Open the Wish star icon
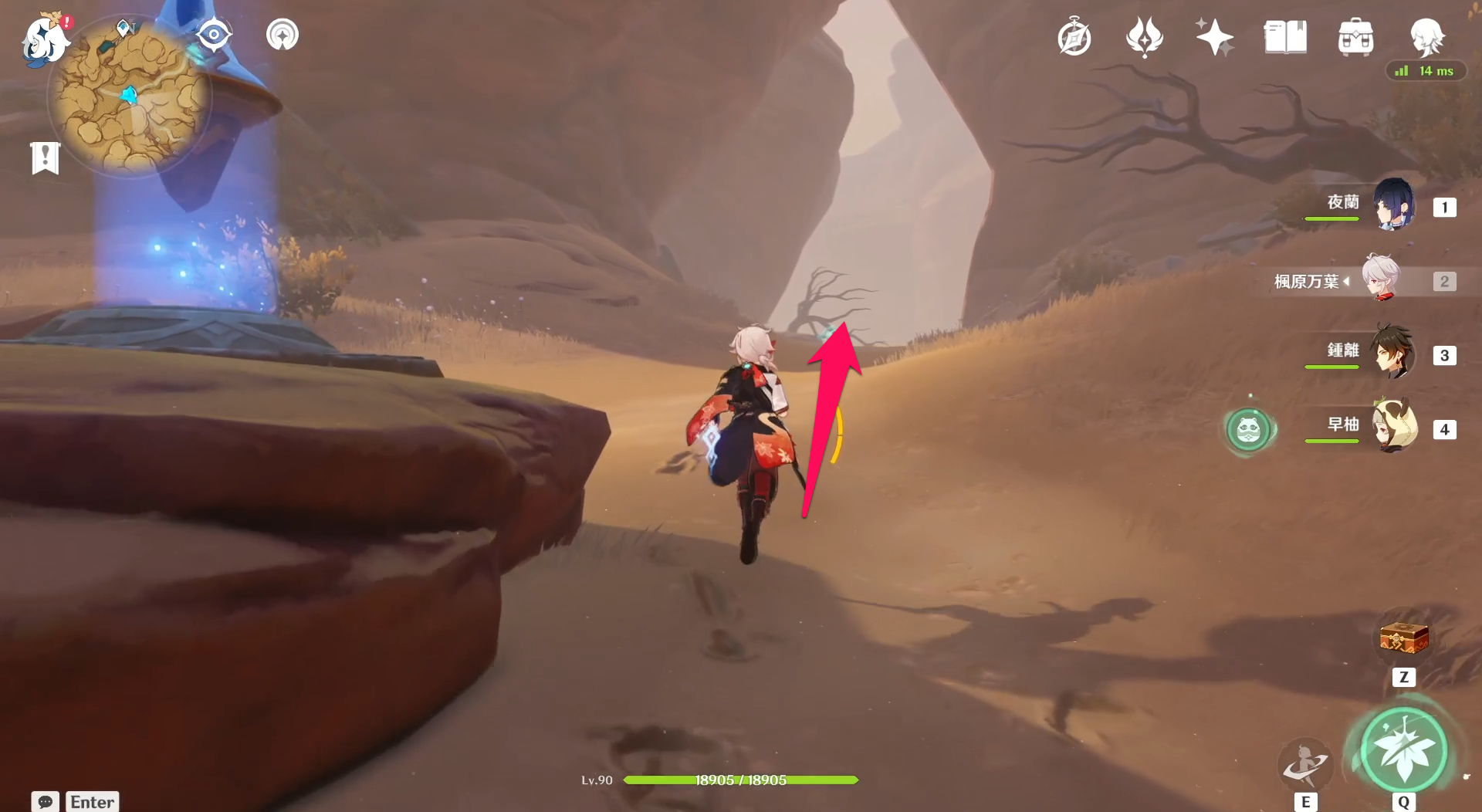 coord(1214,37)
